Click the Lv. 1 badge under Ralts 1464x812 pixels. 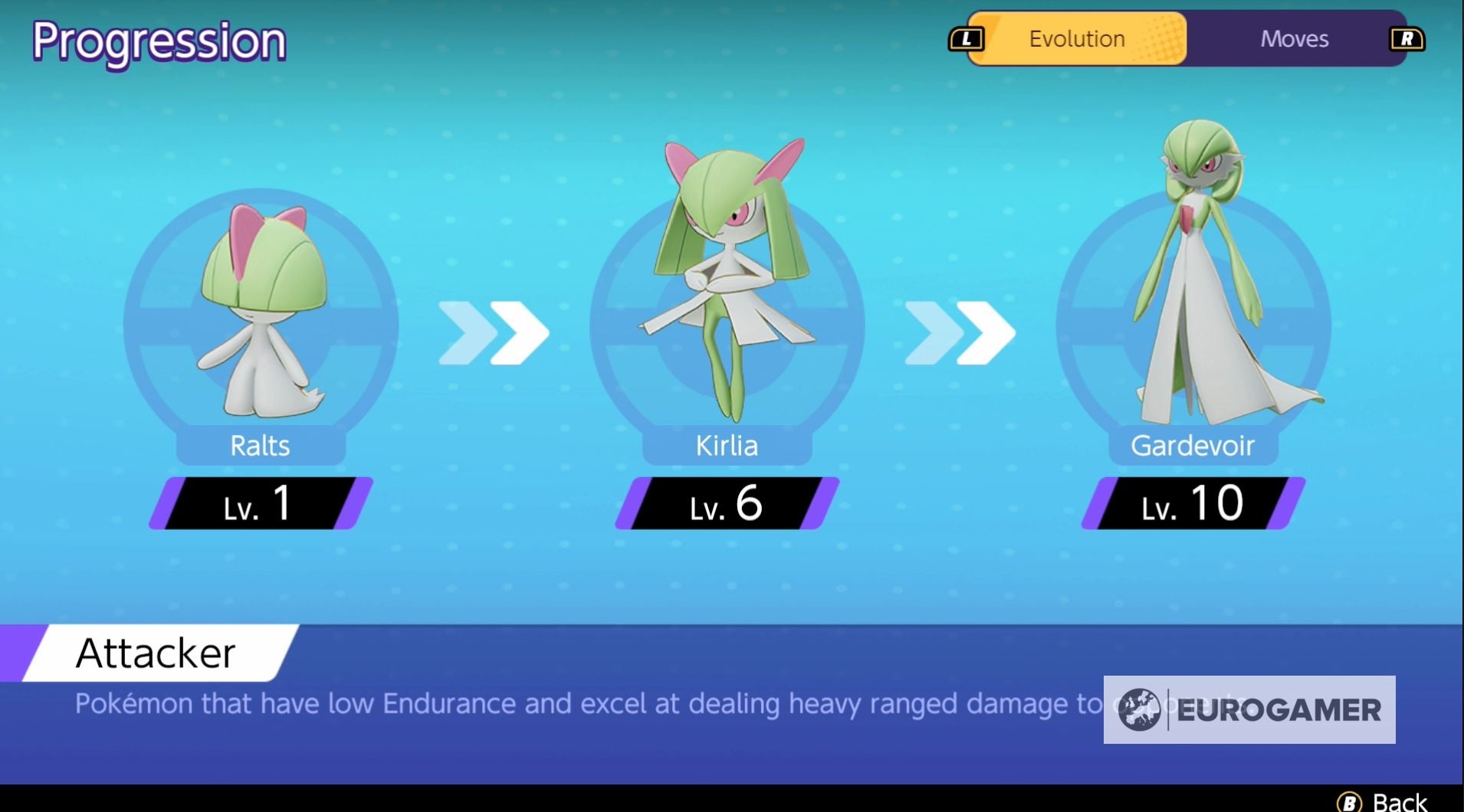[261, 504]
